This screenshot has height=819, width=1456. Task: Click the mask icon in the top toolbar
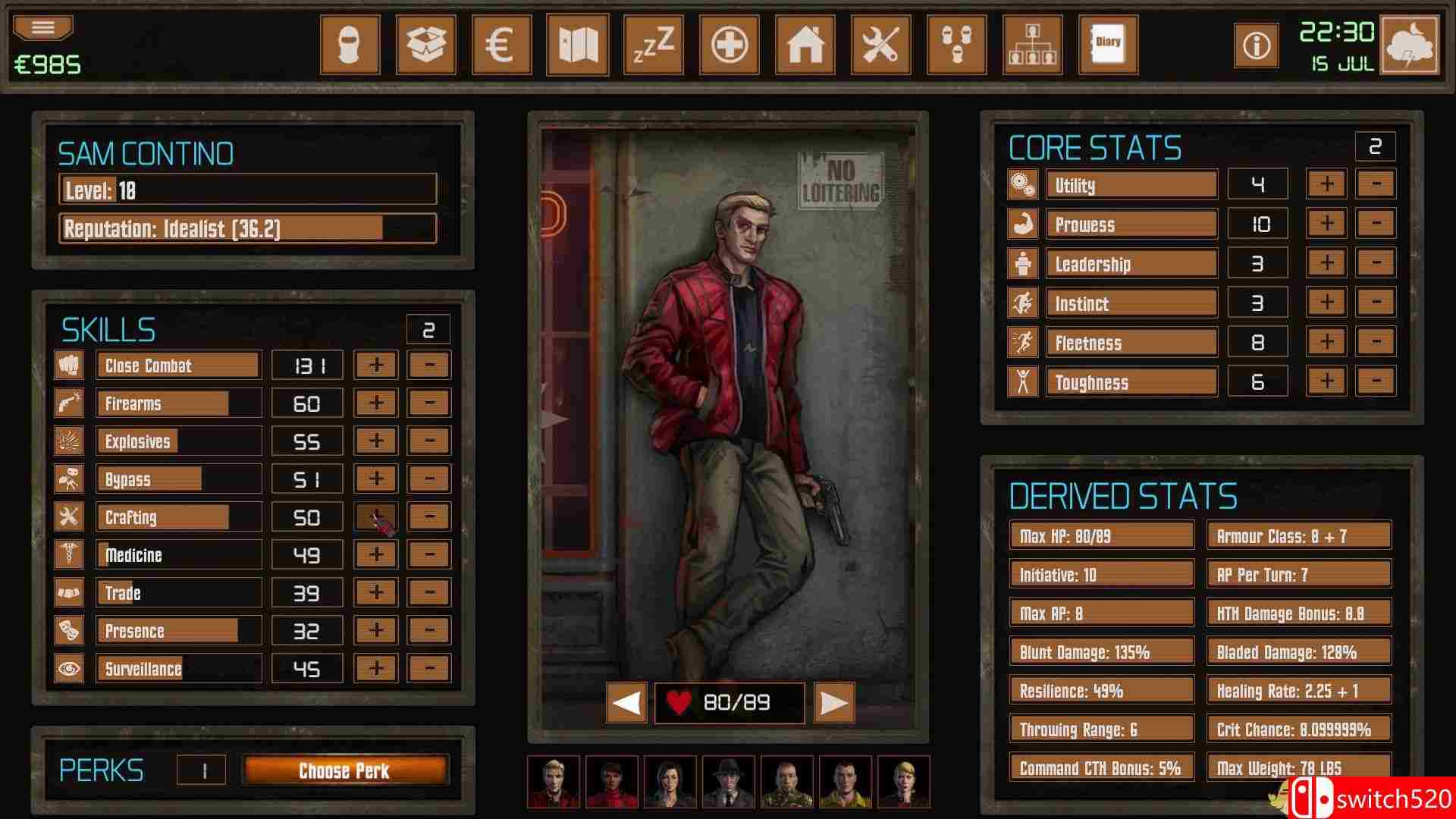[x=350, y=44]
